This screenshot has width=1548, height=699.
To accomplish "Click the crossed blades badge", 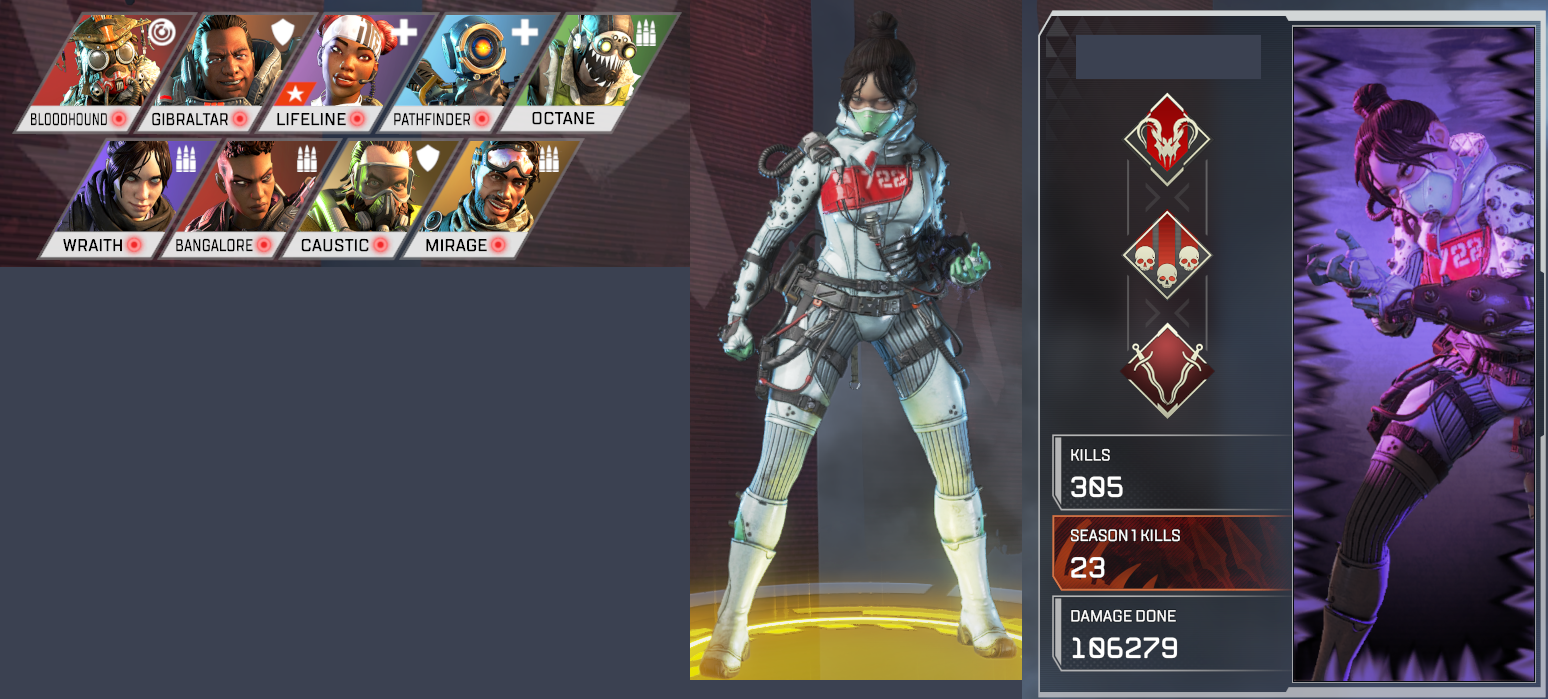I will 1167,370.
